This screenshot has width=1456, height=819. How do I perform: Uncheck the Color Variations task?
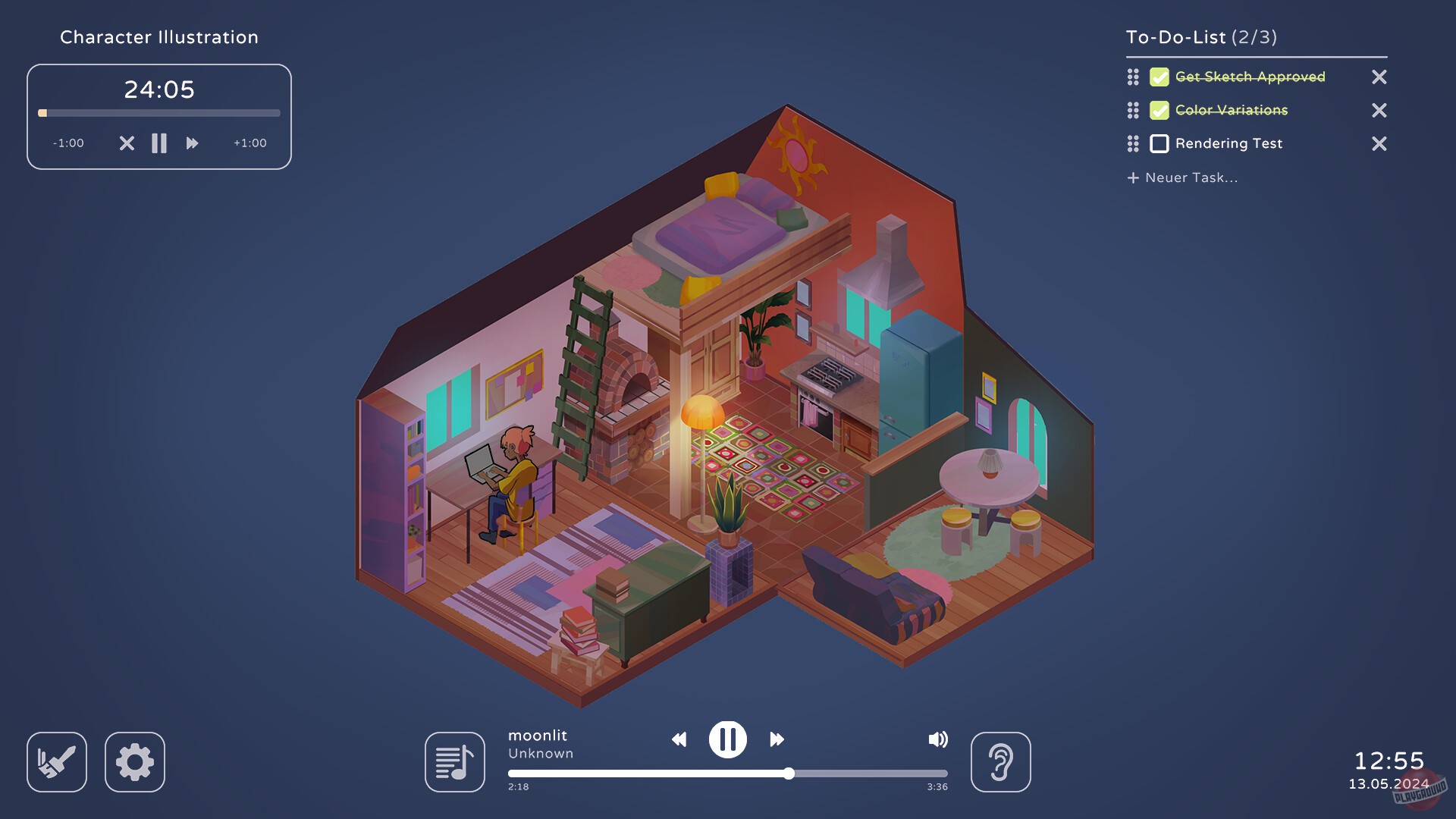[x=1159, y=110]
